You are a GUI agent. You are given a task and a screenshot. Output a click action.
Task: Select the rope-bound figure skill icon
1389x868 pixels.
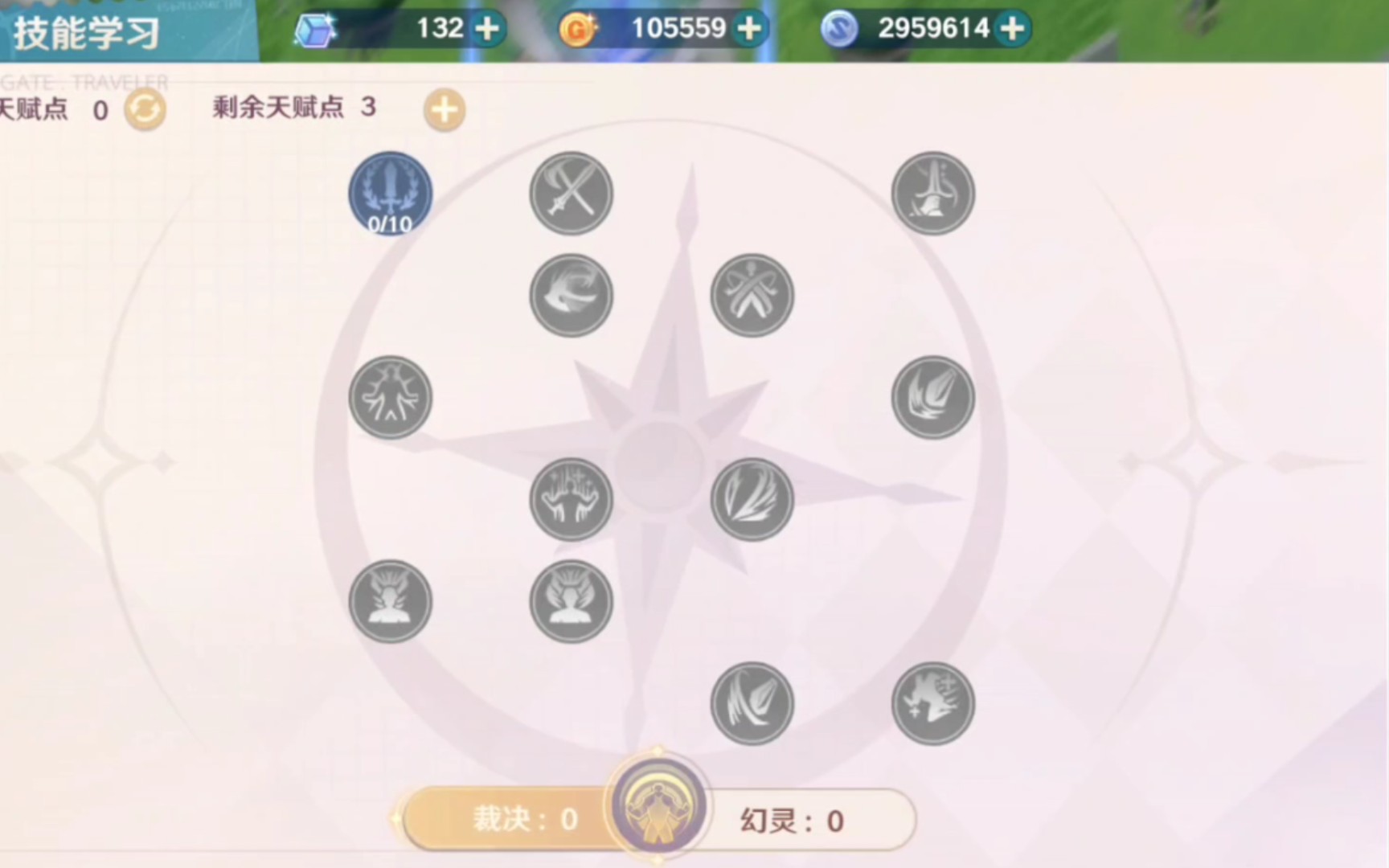click(x=752, y=296)
